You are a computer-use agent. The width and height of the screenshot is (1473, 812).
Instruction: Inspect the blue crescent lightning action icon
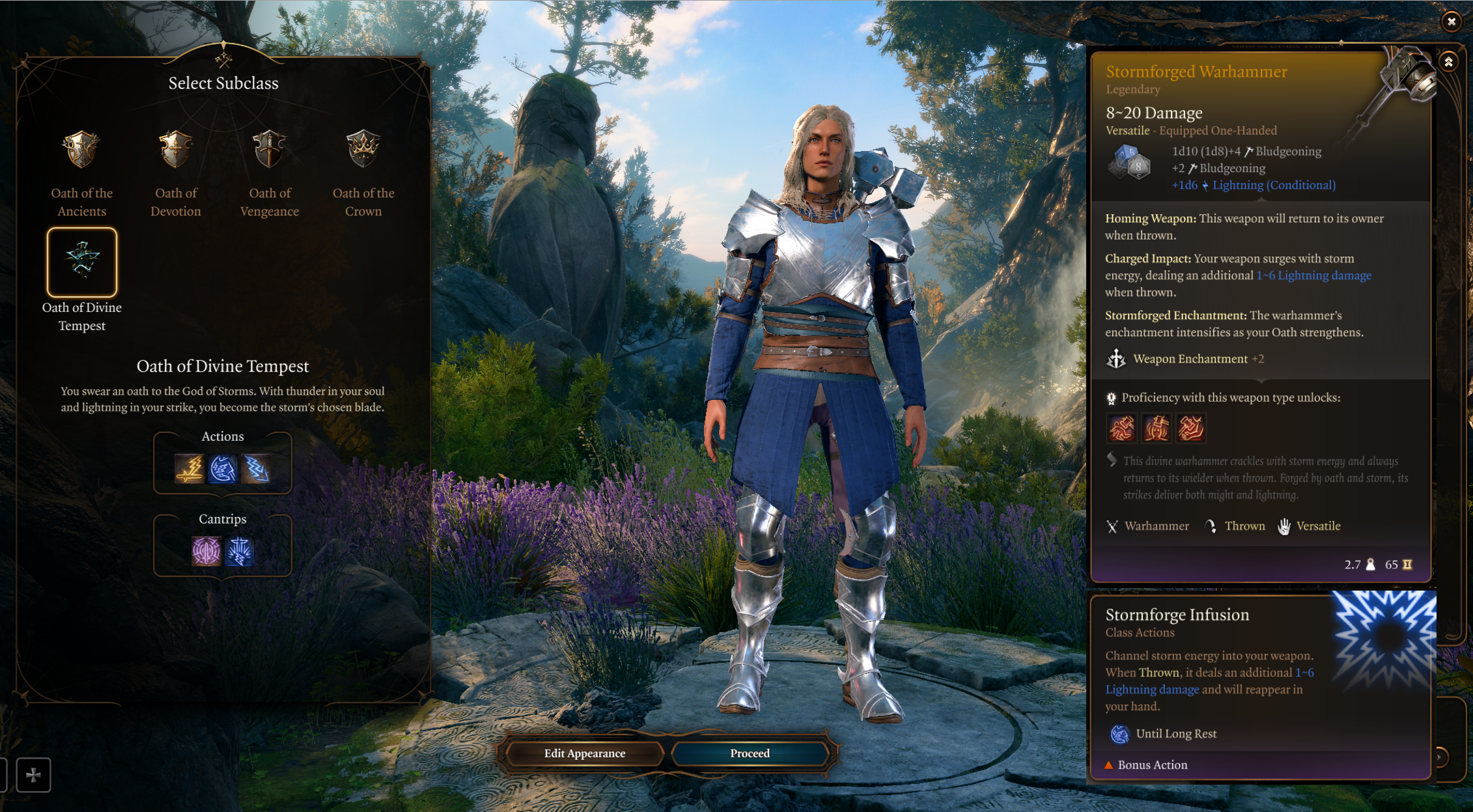[x=223, y=469]
